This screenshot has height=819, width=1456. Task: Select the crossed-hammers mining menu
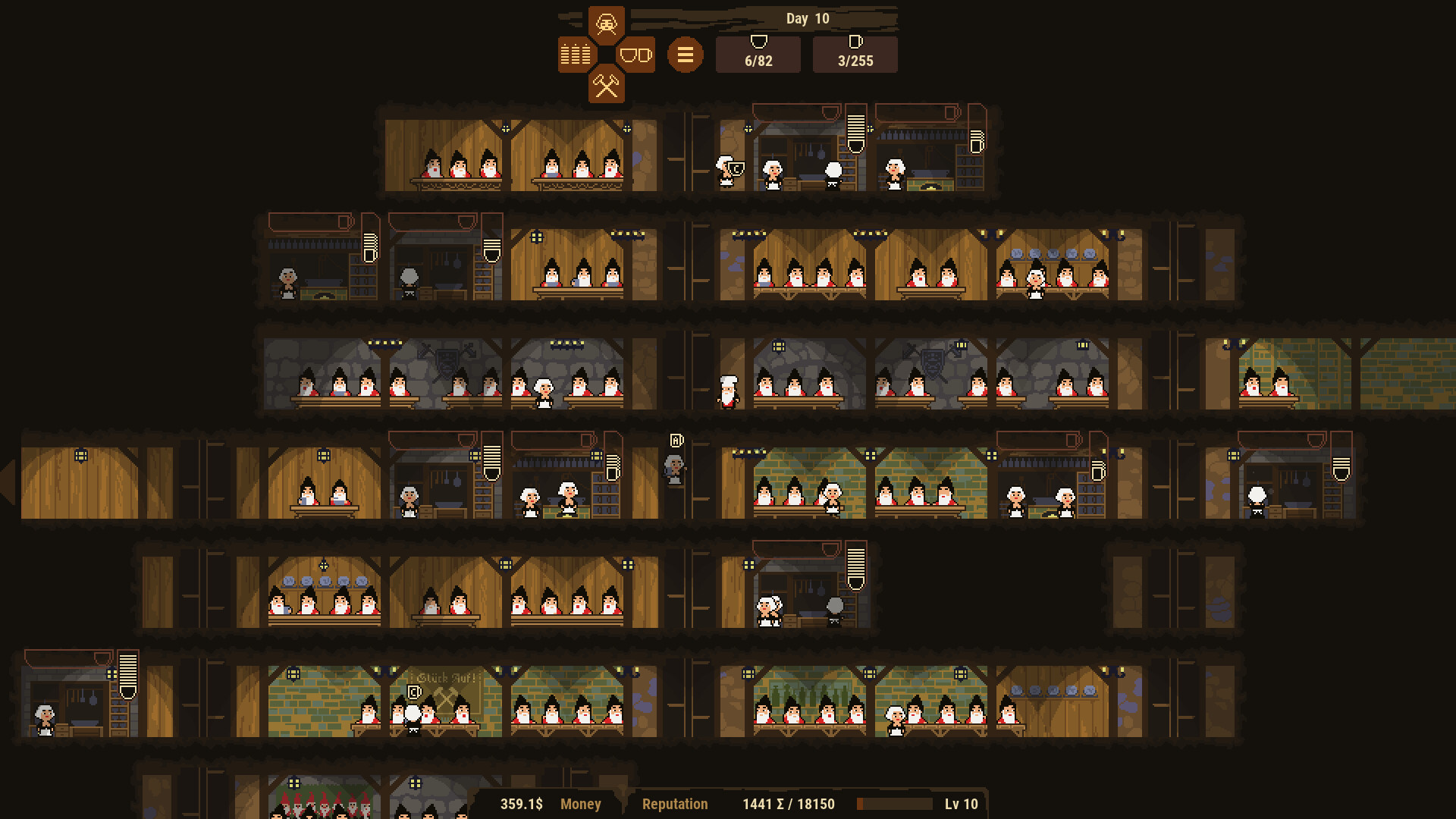click(x=607, y=85)
